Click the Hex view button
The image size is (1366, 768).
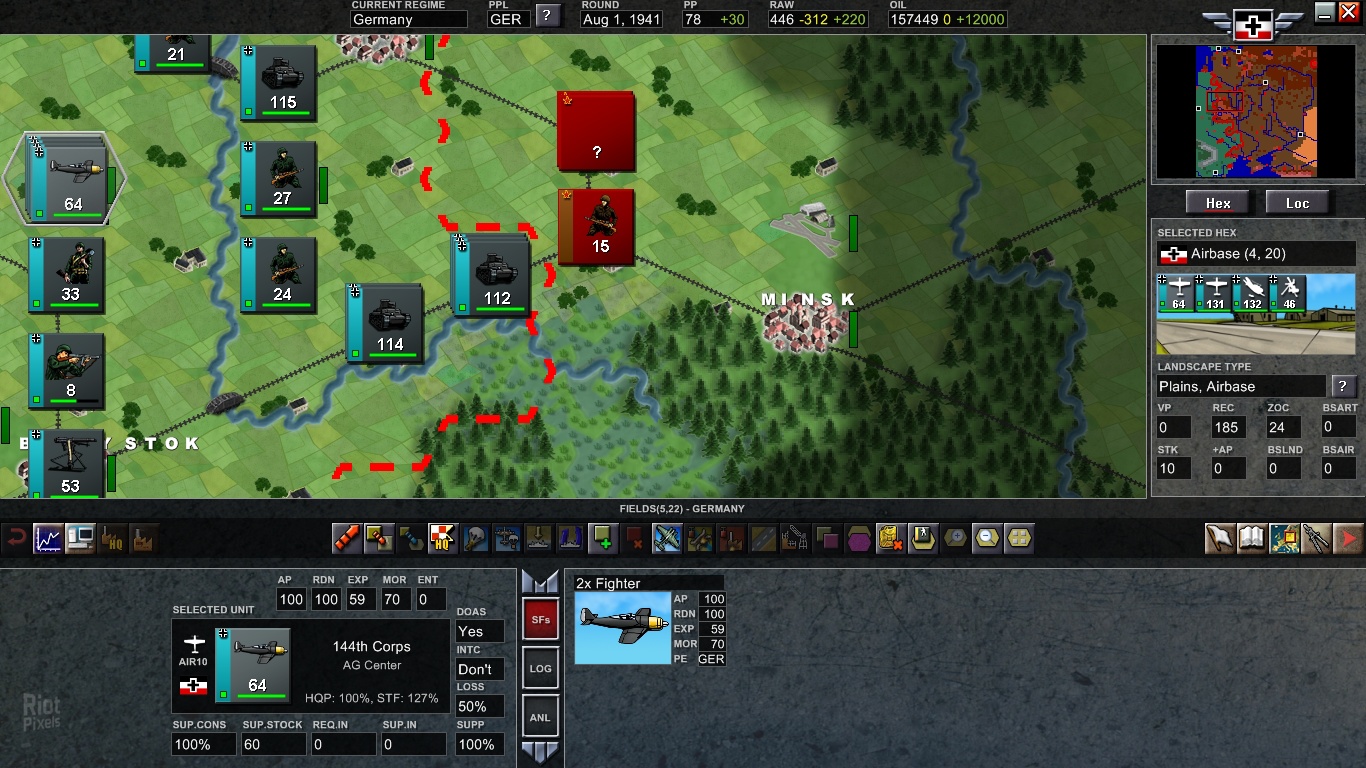click(1218, 203)
